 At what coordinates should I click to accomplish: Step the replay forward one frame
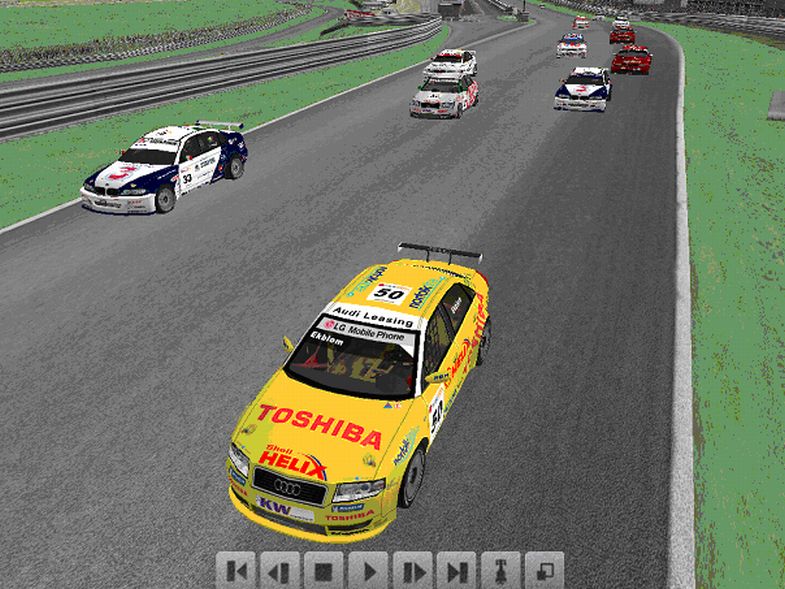coord(413,571)
